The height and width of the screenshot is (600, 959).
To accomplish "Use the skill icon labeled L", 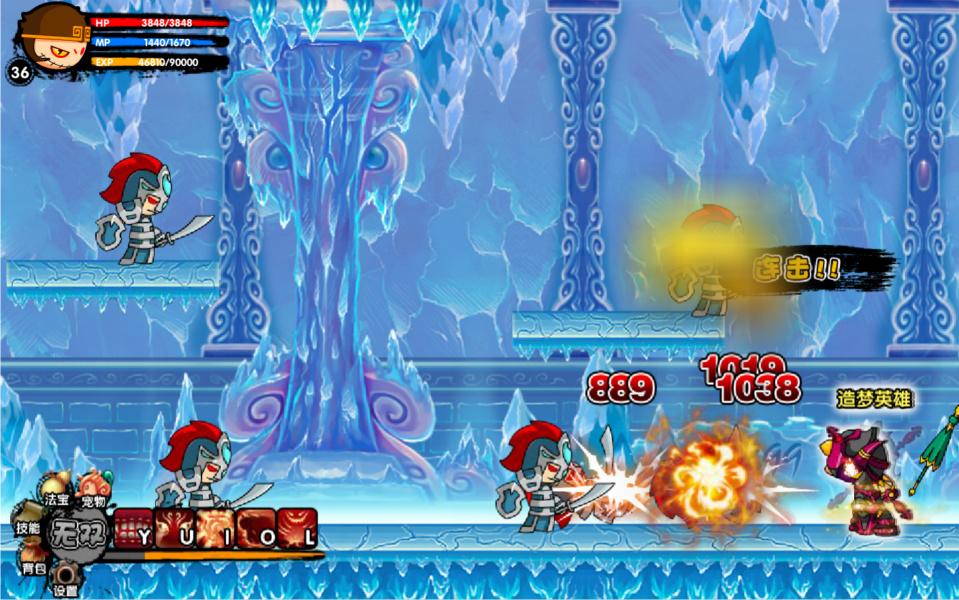I will click(x=298, y=526).
